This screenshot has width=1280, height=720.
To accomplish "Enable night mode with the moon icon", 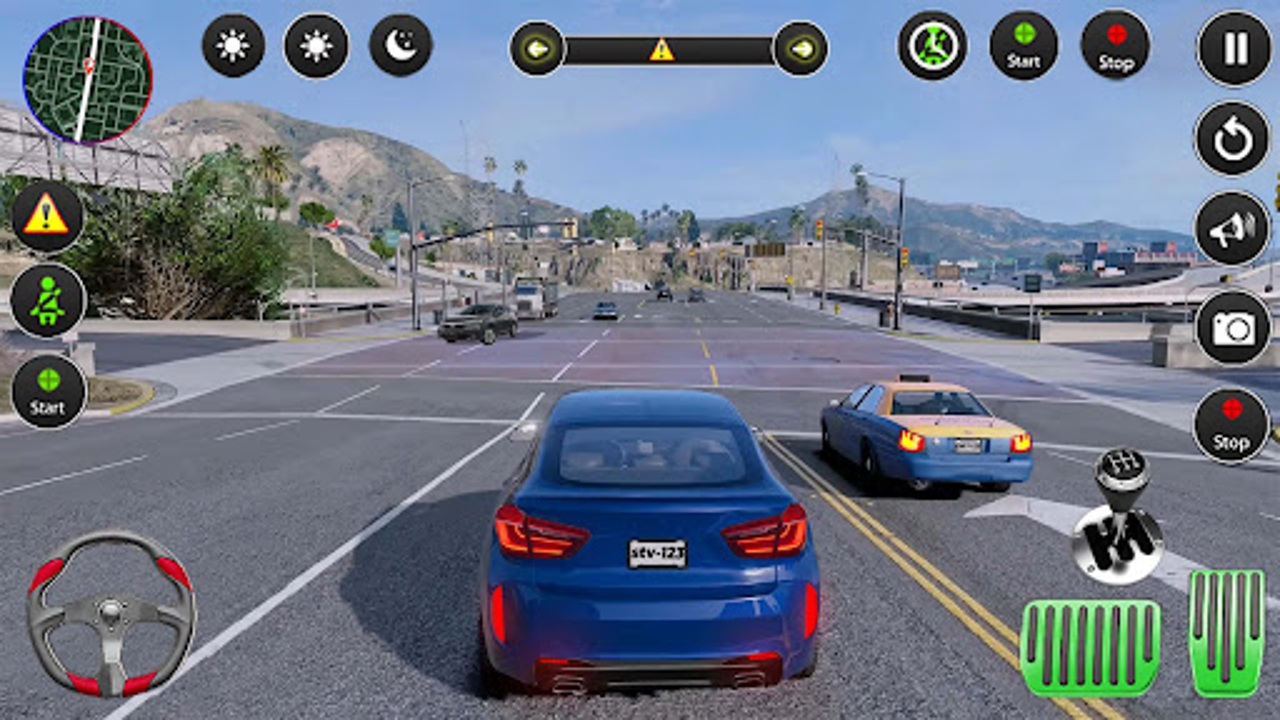I will tap(400, 45).
